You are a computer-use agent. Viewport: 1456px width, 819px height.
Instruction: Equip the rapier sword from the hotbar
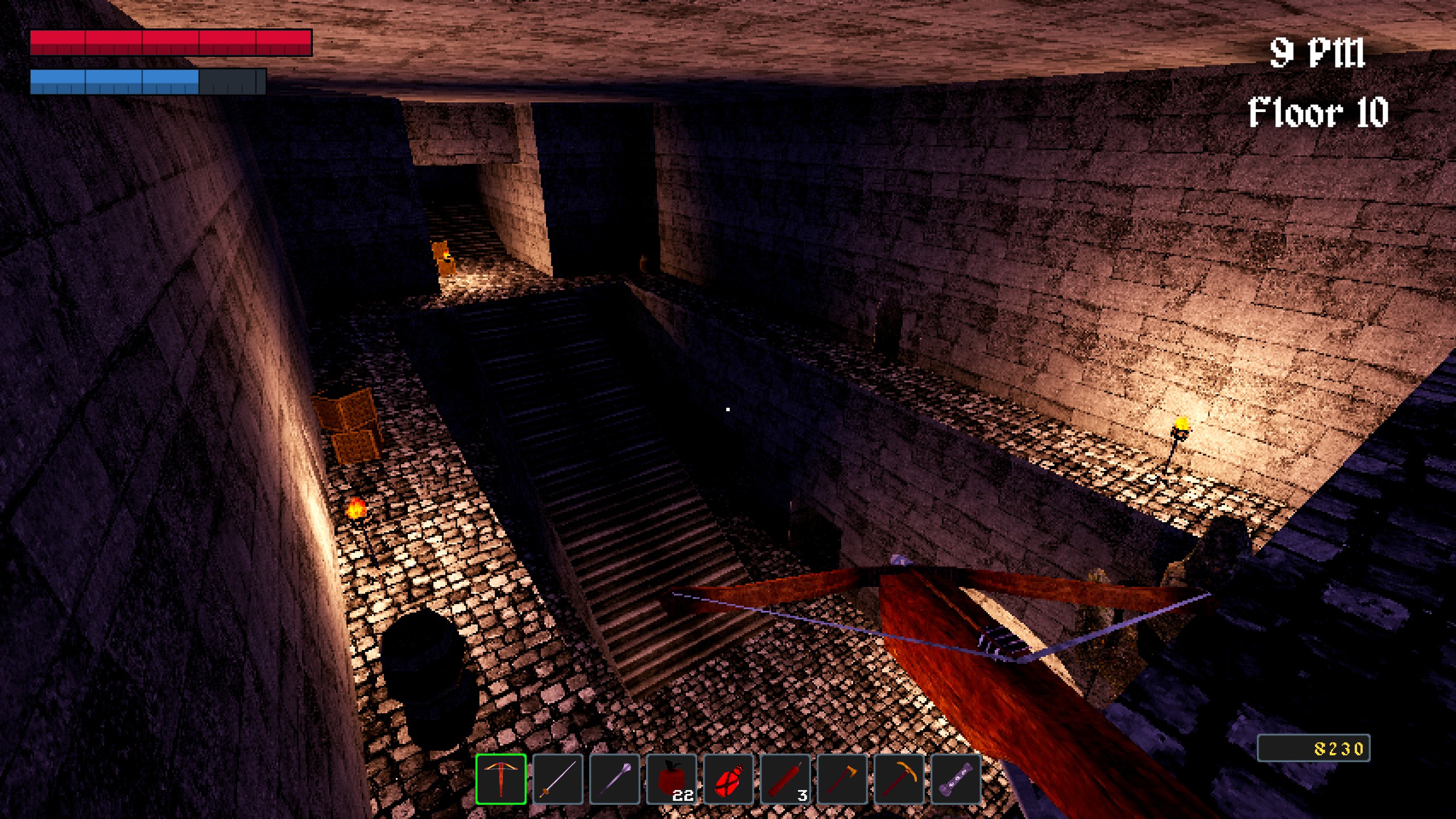(x=559, y=779)
